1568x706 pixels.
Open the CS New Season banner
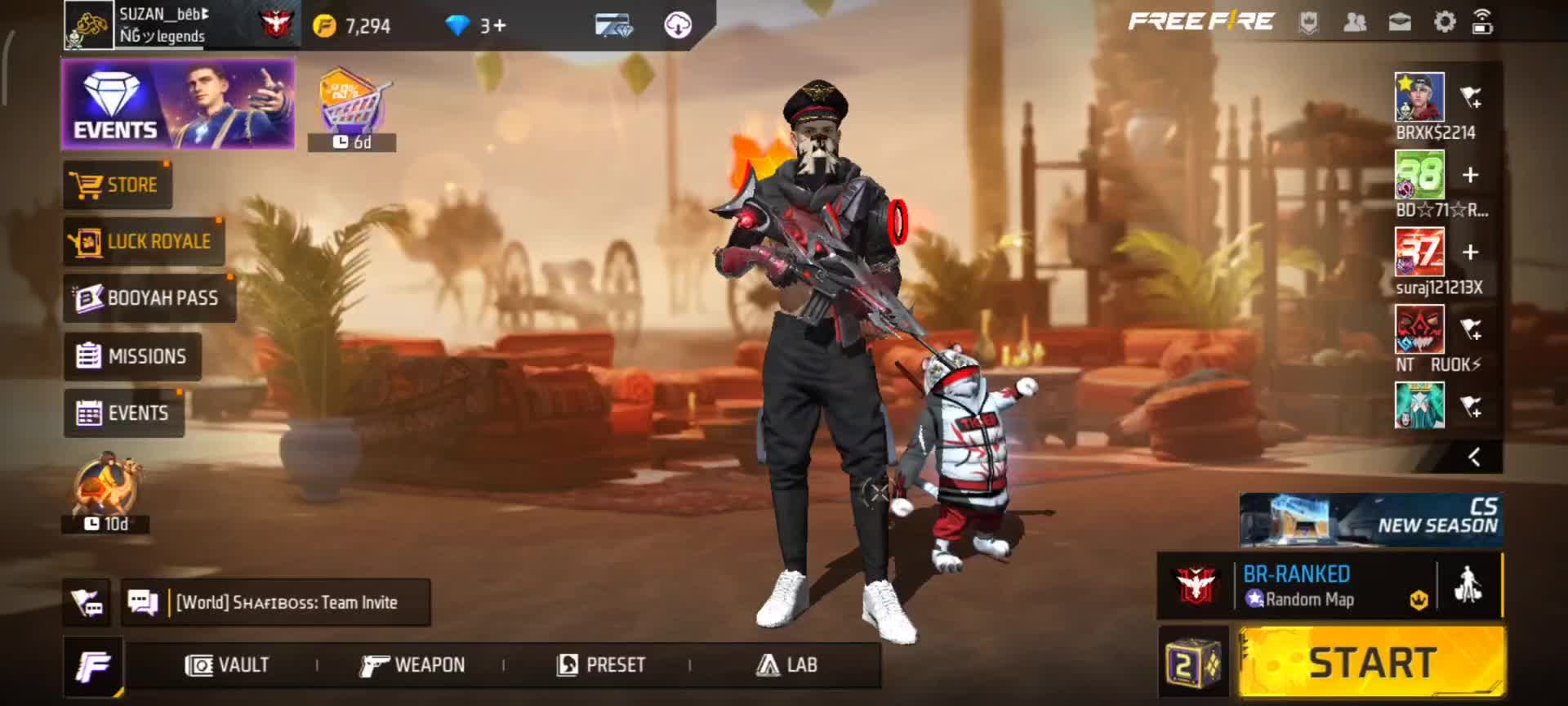point(1371,520)
